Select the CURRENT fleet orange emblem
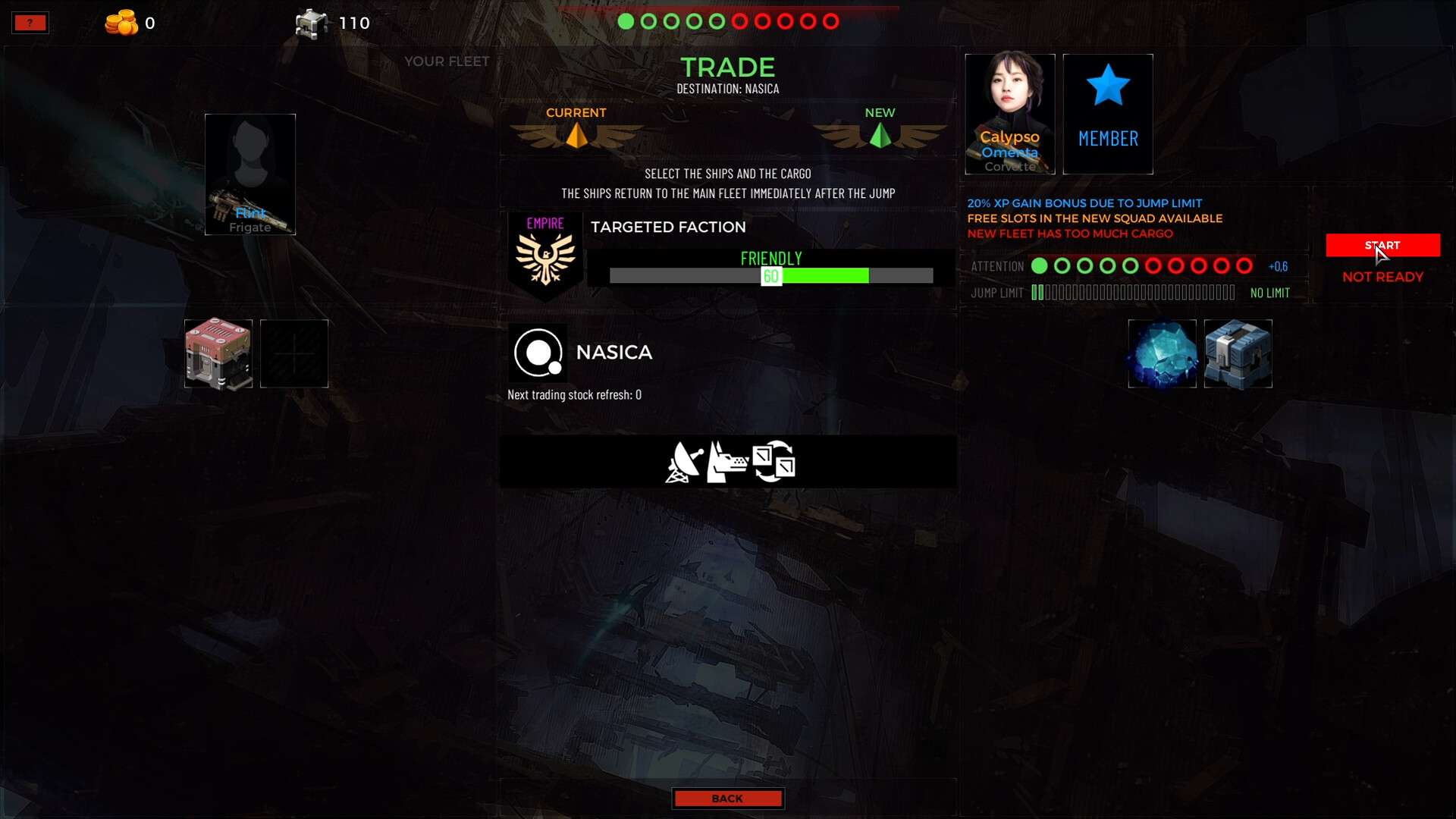The width and height of the screenshot is (1456, 819). pyautogui.click(x=576, y=135)
